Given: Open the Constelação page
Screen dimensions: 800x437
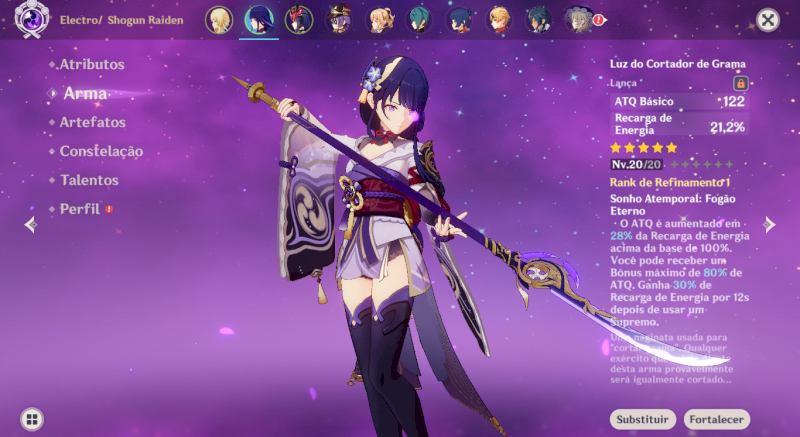Looking at the screenshot, I should click(101, 151).
